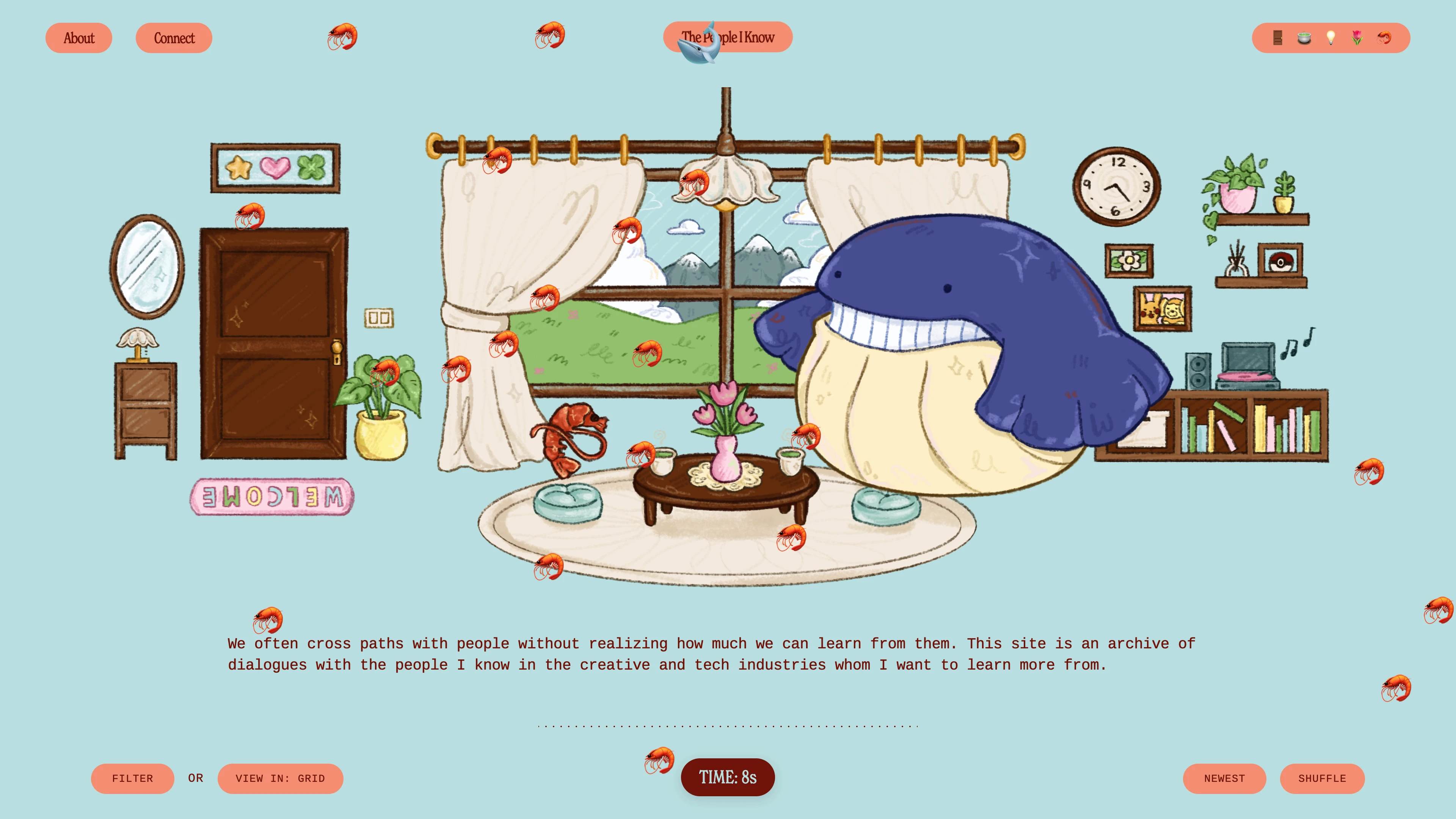Select the shrimp icon in the toolbar
The height and width of the screenshot is (819, 1456).
1384,38
